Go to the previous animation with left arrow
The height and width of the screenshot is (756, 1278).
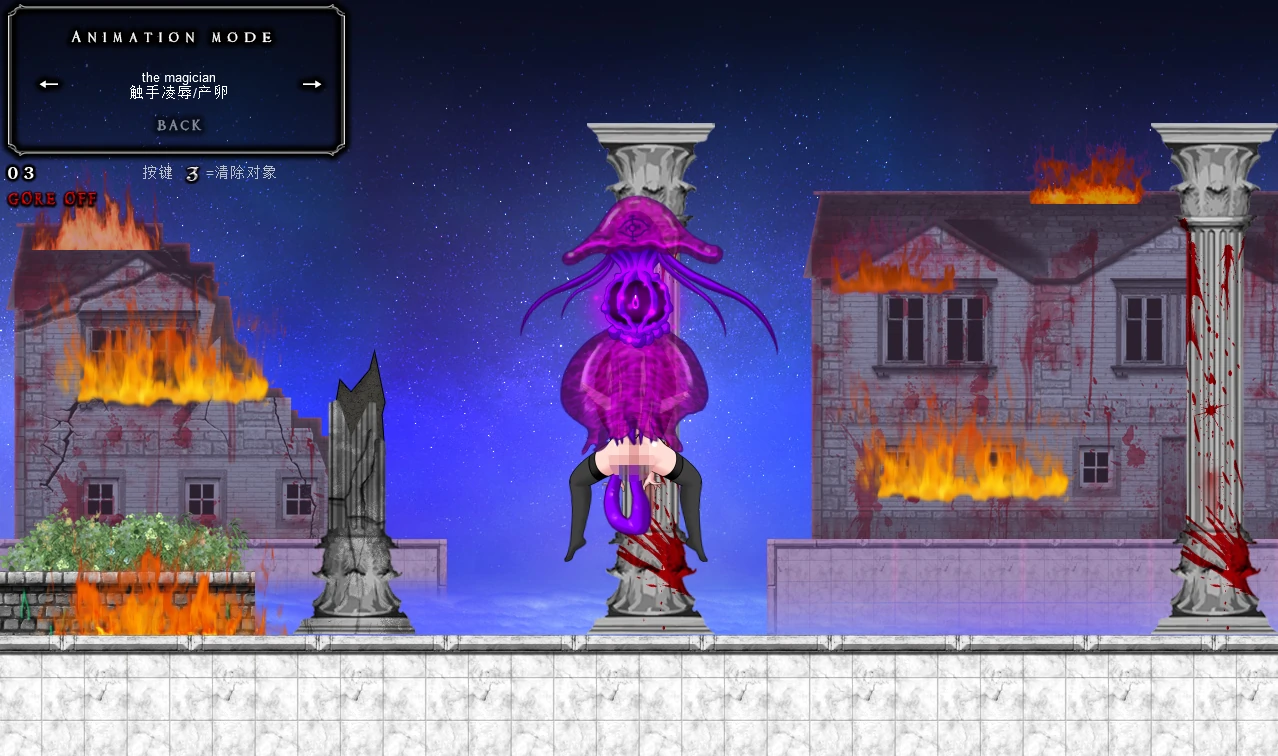coord(49,84)
